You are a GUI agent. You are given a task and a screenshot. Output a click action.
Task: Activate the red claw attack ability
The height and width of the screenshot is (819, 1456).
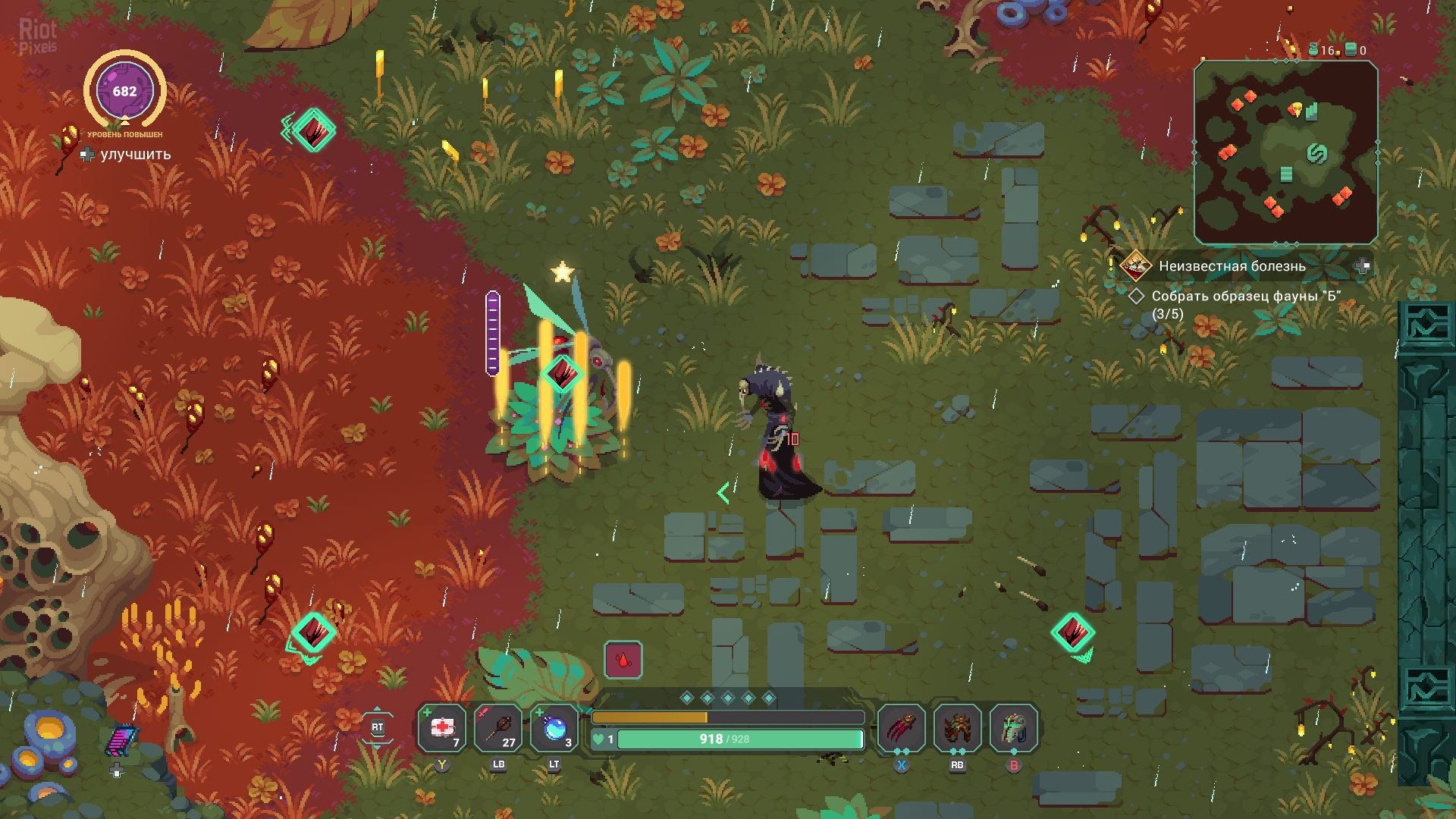(x=901, y=729)
